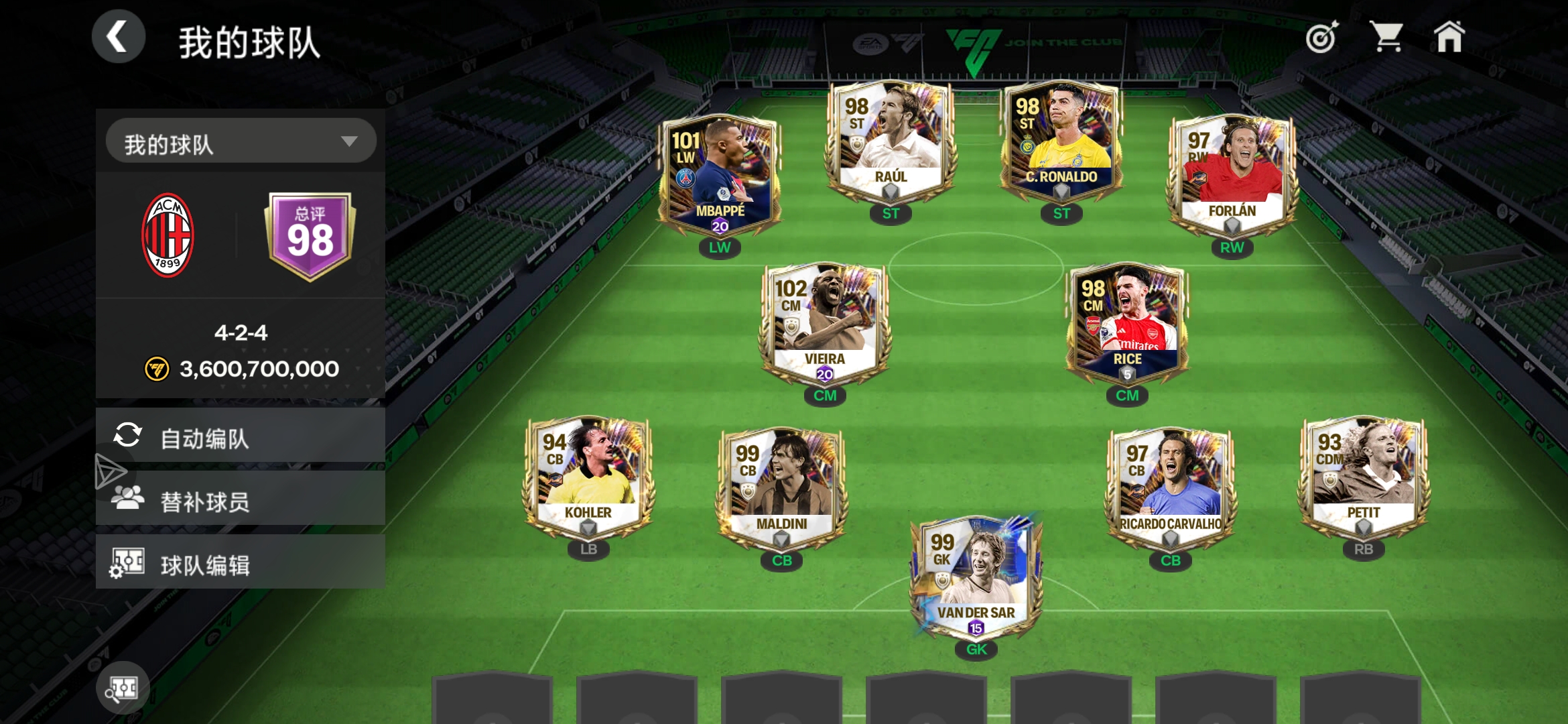Select the Van der Sar goalkeeper card
Viewport: 1568px width, 724px height.
pos(976,578)
